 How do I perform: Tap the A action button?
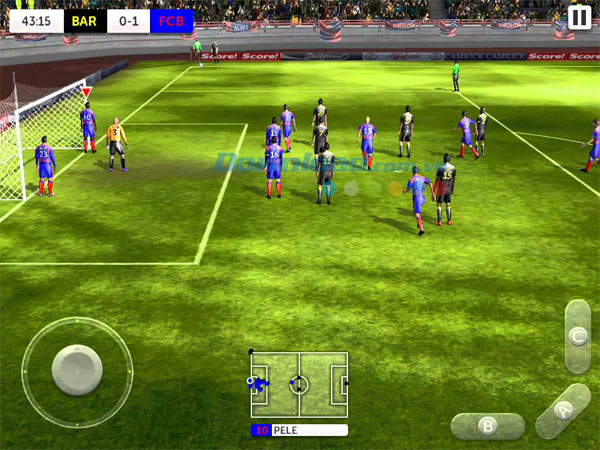563,409
